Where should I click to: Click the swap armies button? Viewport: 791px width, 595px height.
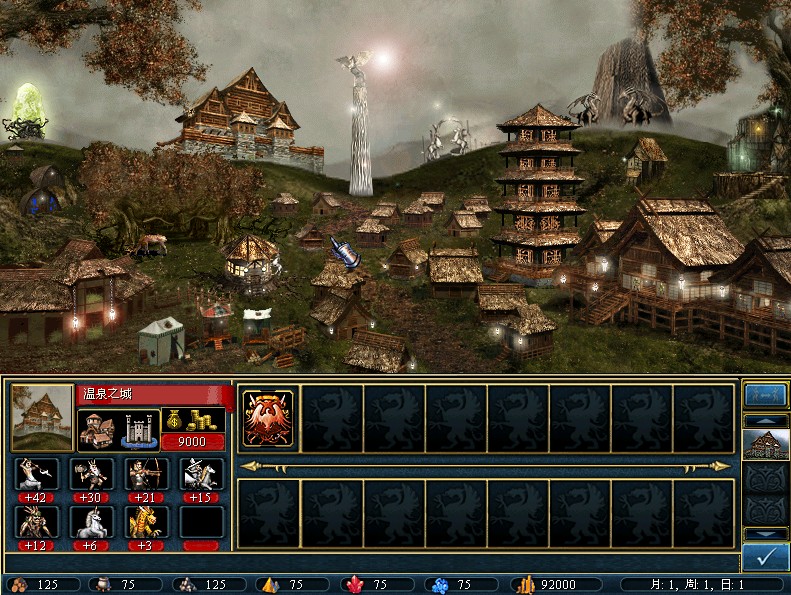[765, 395]
